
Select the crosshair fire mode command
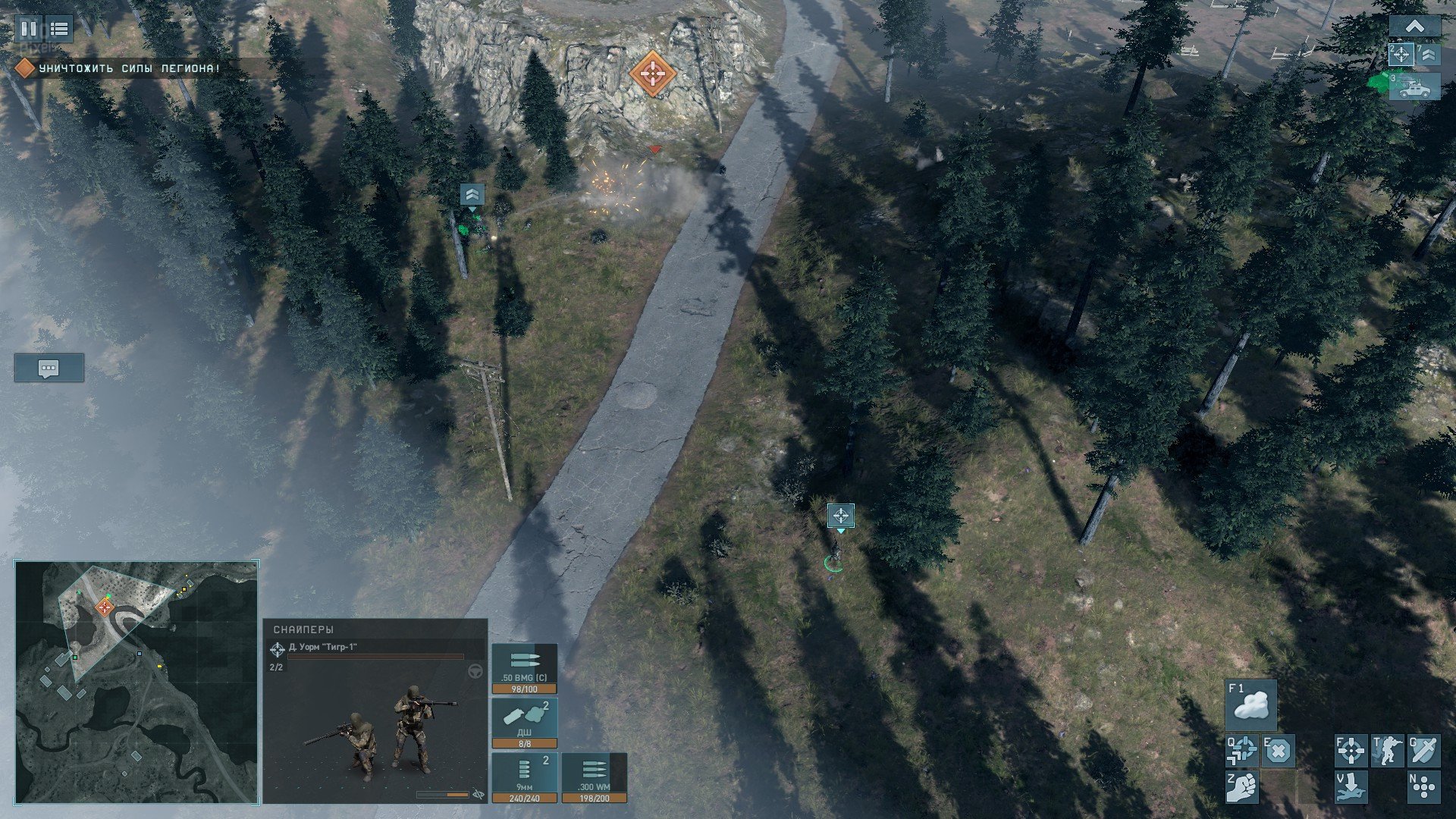(1351, 751)
